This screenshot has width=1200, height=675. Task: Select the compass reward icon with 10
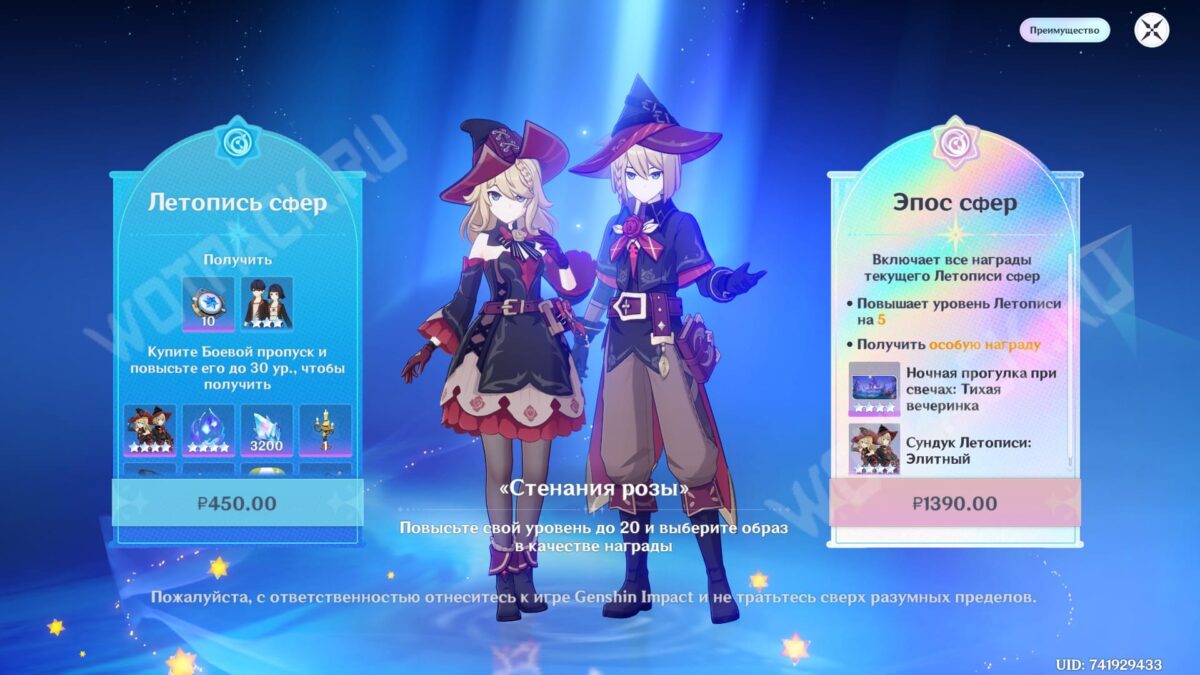point(208,303)
